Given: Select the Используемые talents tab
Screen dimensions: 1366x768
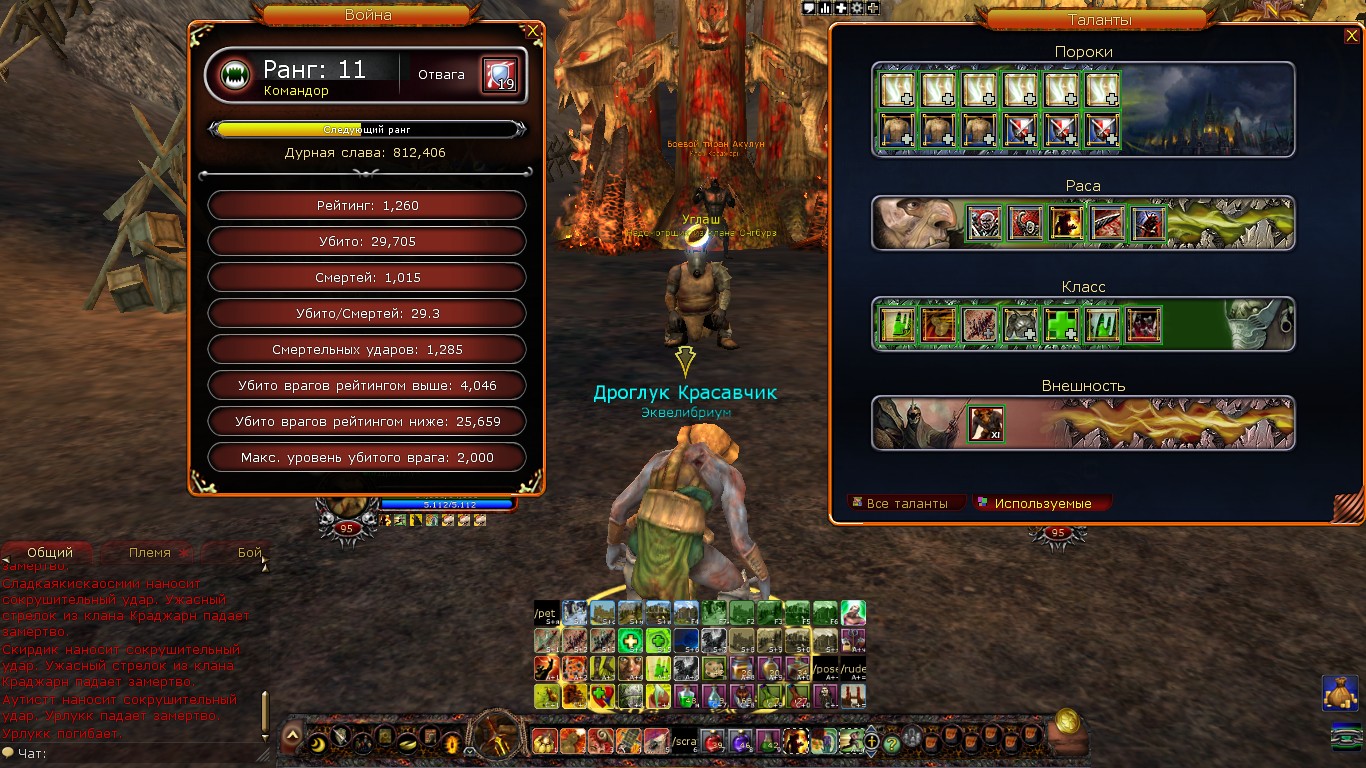Looking at the screenshot, I should click(1043, 503).
